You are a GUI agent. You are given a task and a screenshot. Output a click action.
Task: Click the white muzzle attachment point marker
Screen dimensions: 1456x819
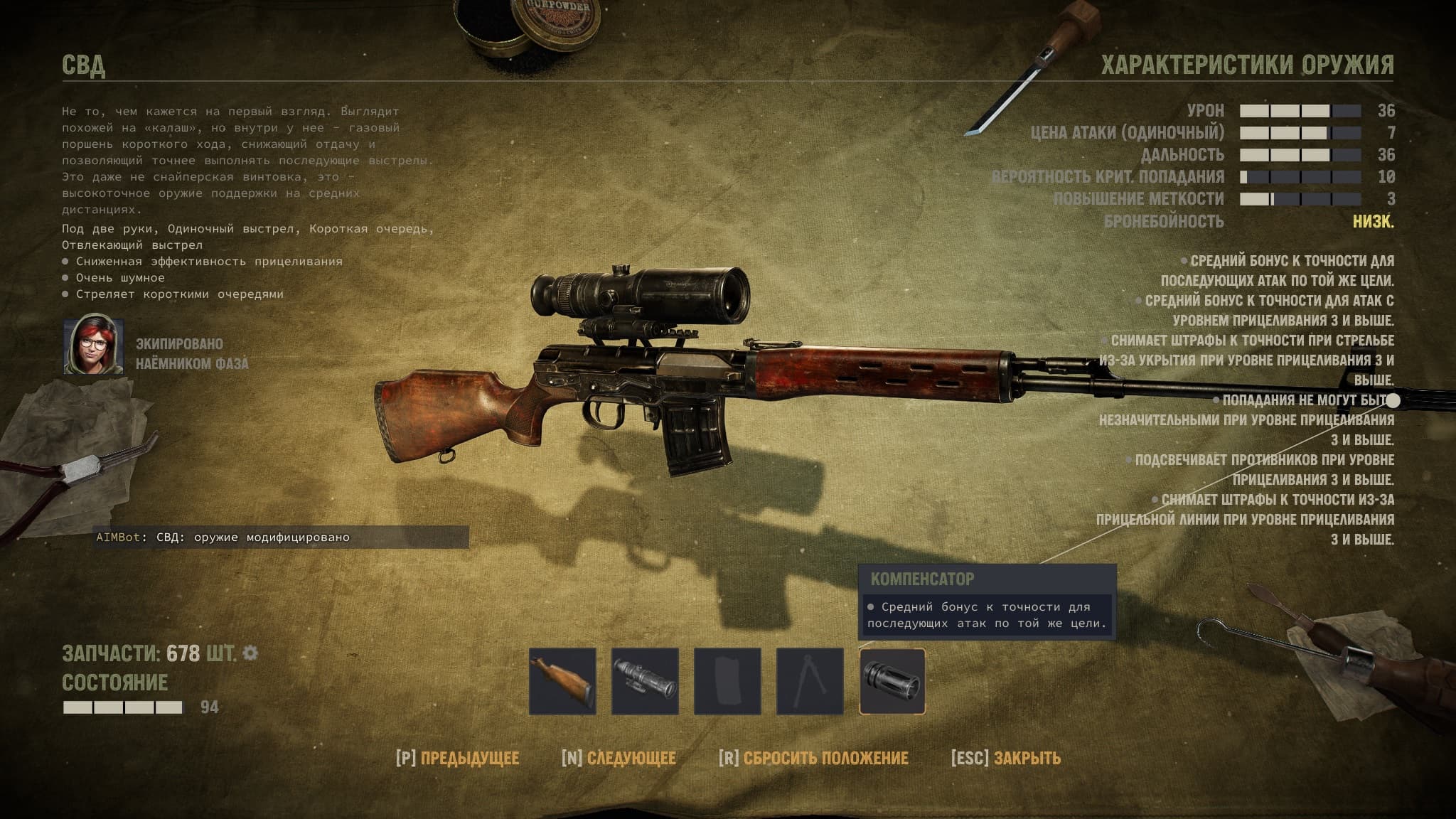pyautogui.click(x=1393, y=401)
